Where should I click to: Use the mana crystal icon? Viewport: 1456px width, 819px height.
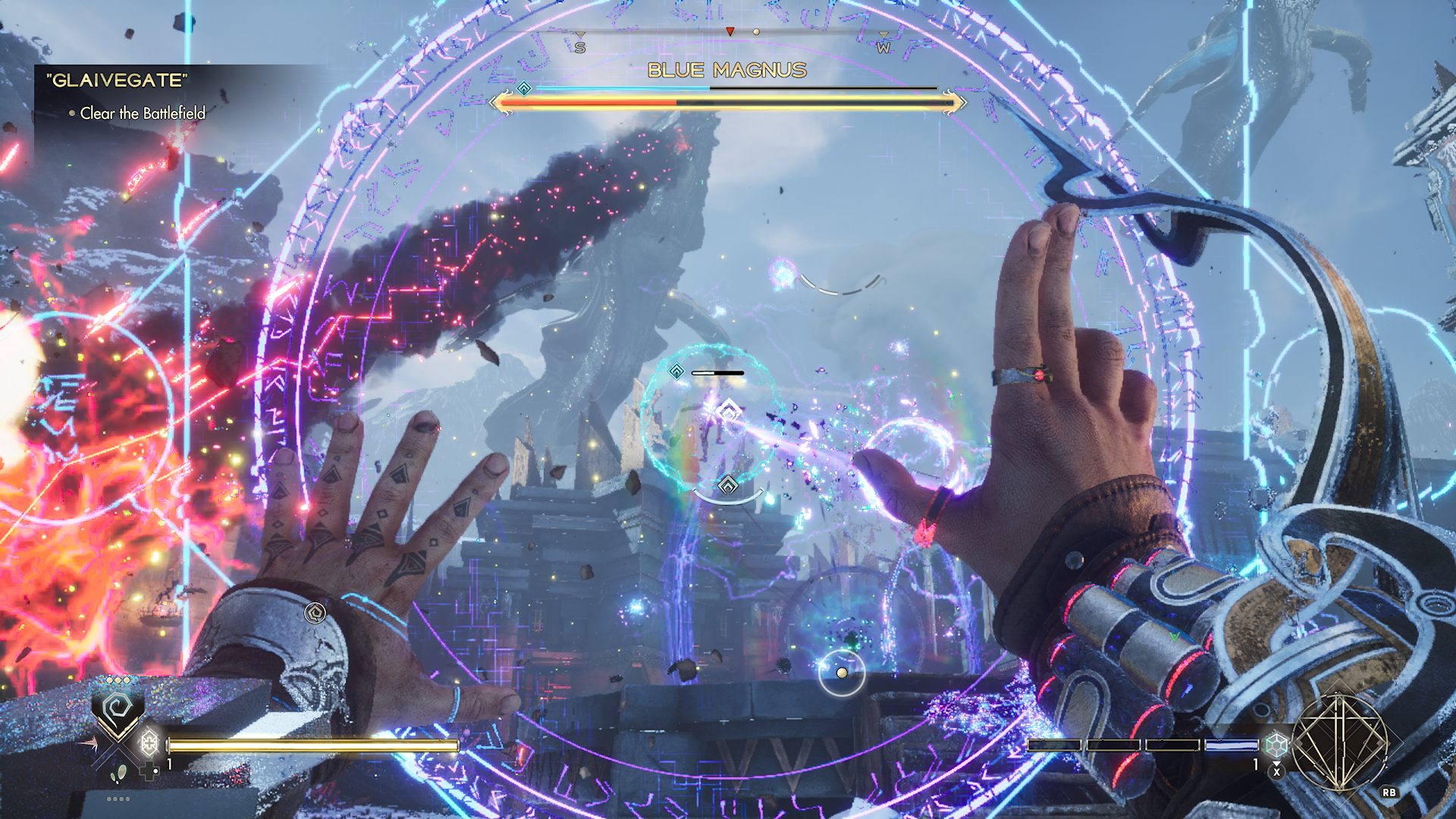click(x=1277, y=744)
